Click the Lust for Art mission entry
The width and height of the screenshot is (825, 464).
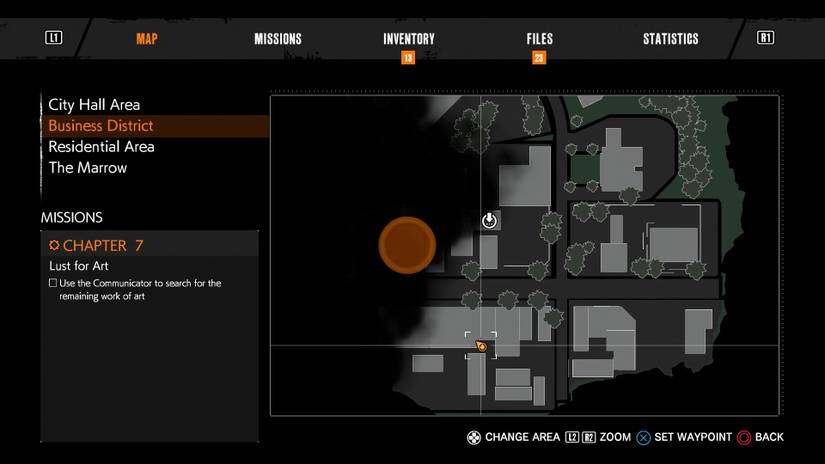pyautogui.click(x=79, y=266)
